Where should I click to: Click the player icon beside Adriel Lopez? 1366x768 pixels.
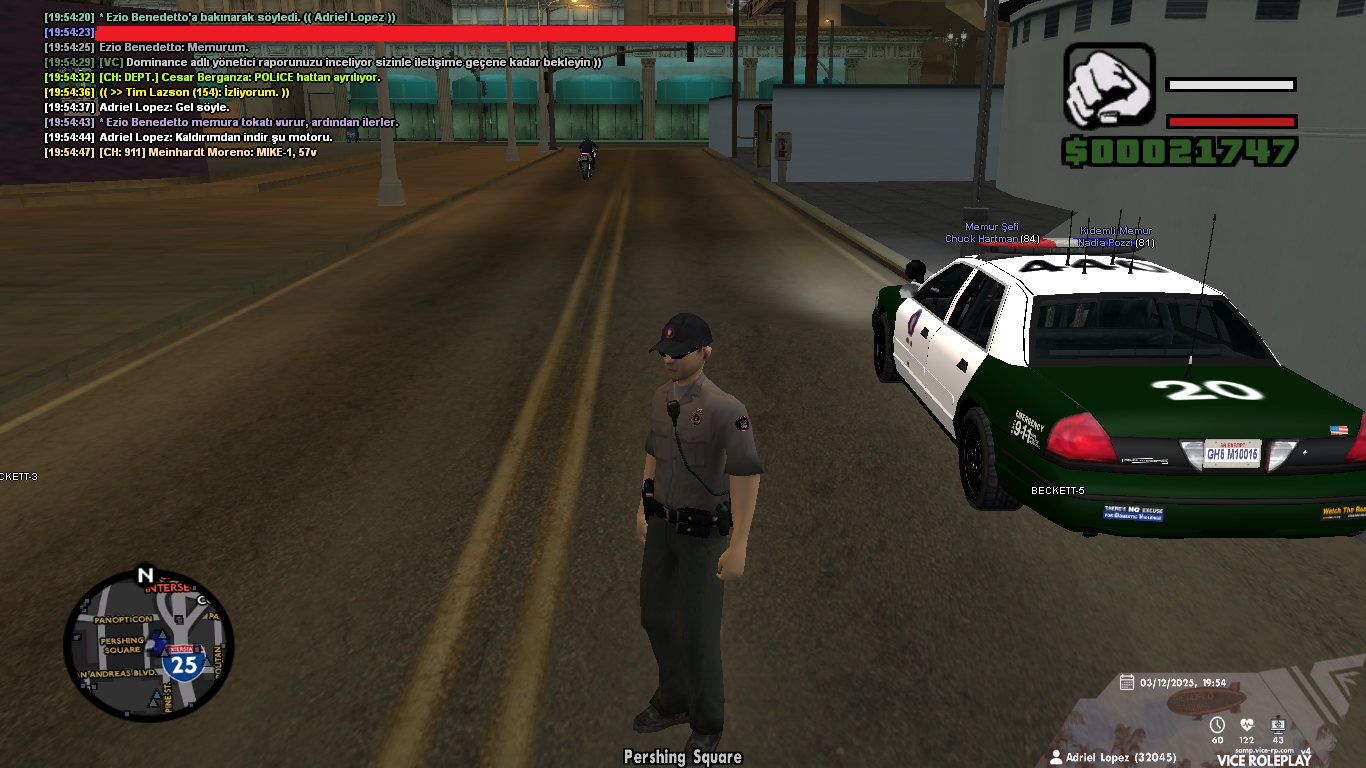1056,757
